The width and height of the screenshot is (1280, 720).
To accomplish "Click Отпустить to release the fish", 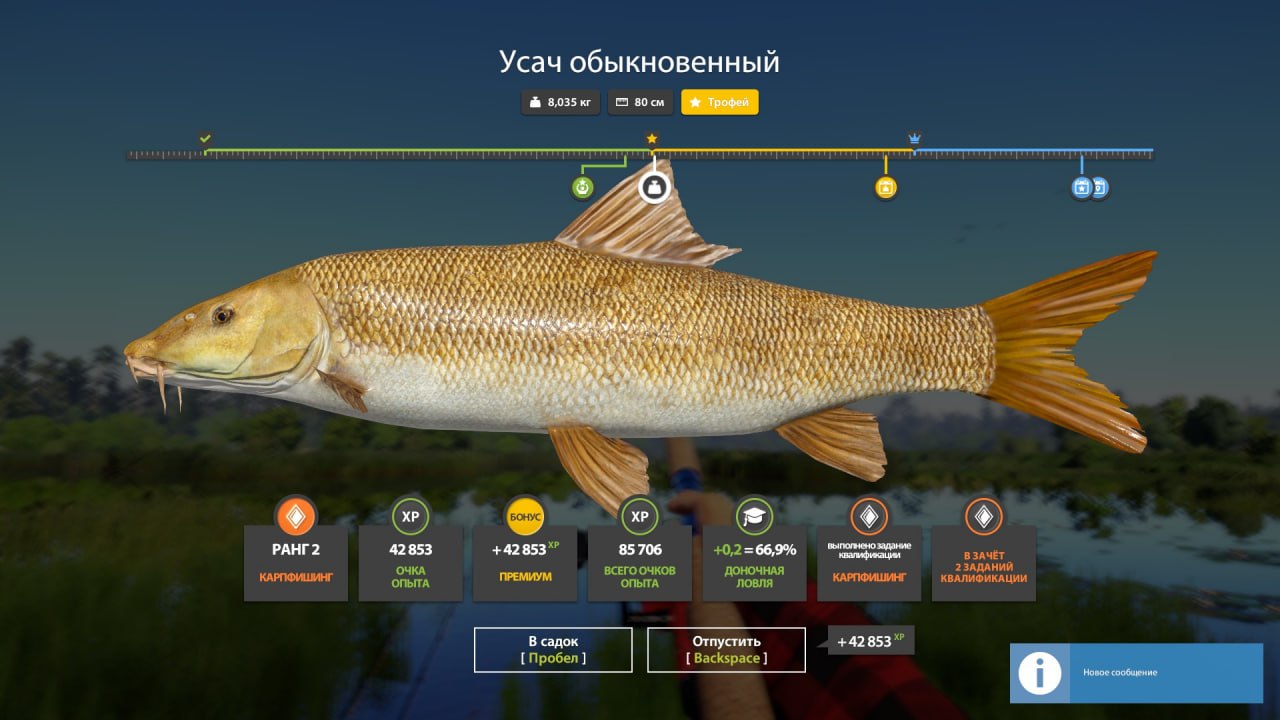I will coord(726,649).
